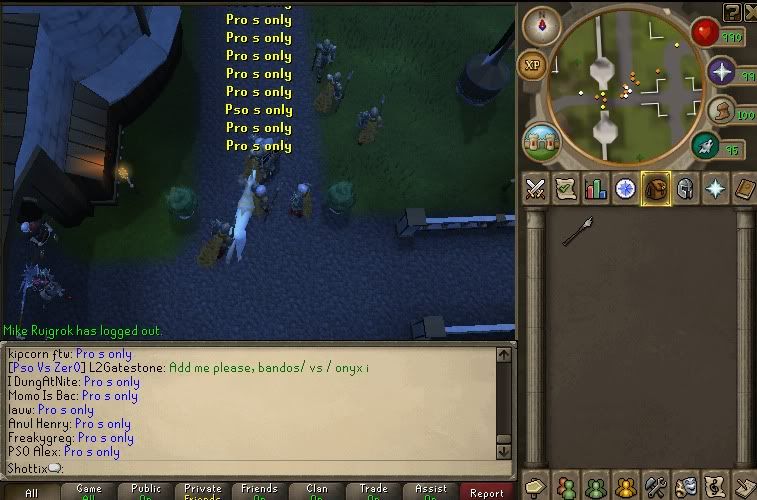Open the quest journal compass tab
The image size is (757, 500).
[x=626, y=189]
